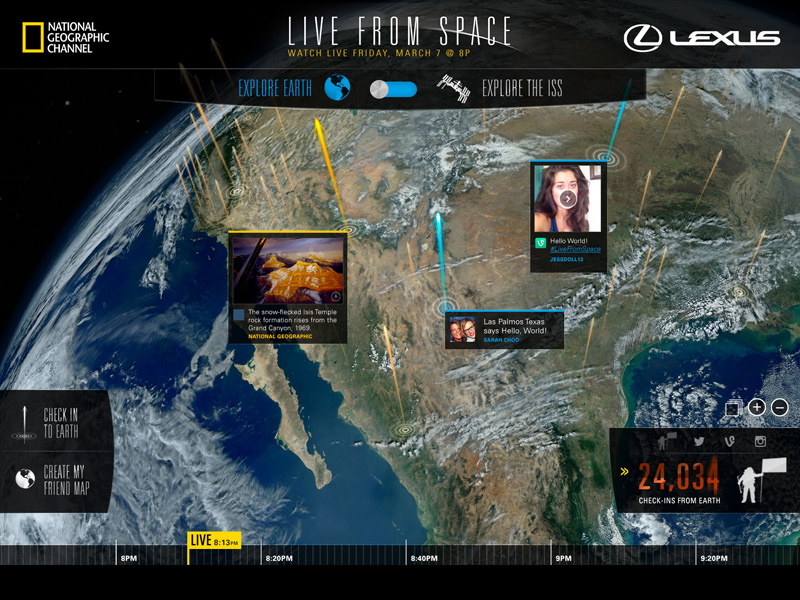
Task: Open Sarah Choo's Las Palmos check-in card
Action: click(505, 329)
